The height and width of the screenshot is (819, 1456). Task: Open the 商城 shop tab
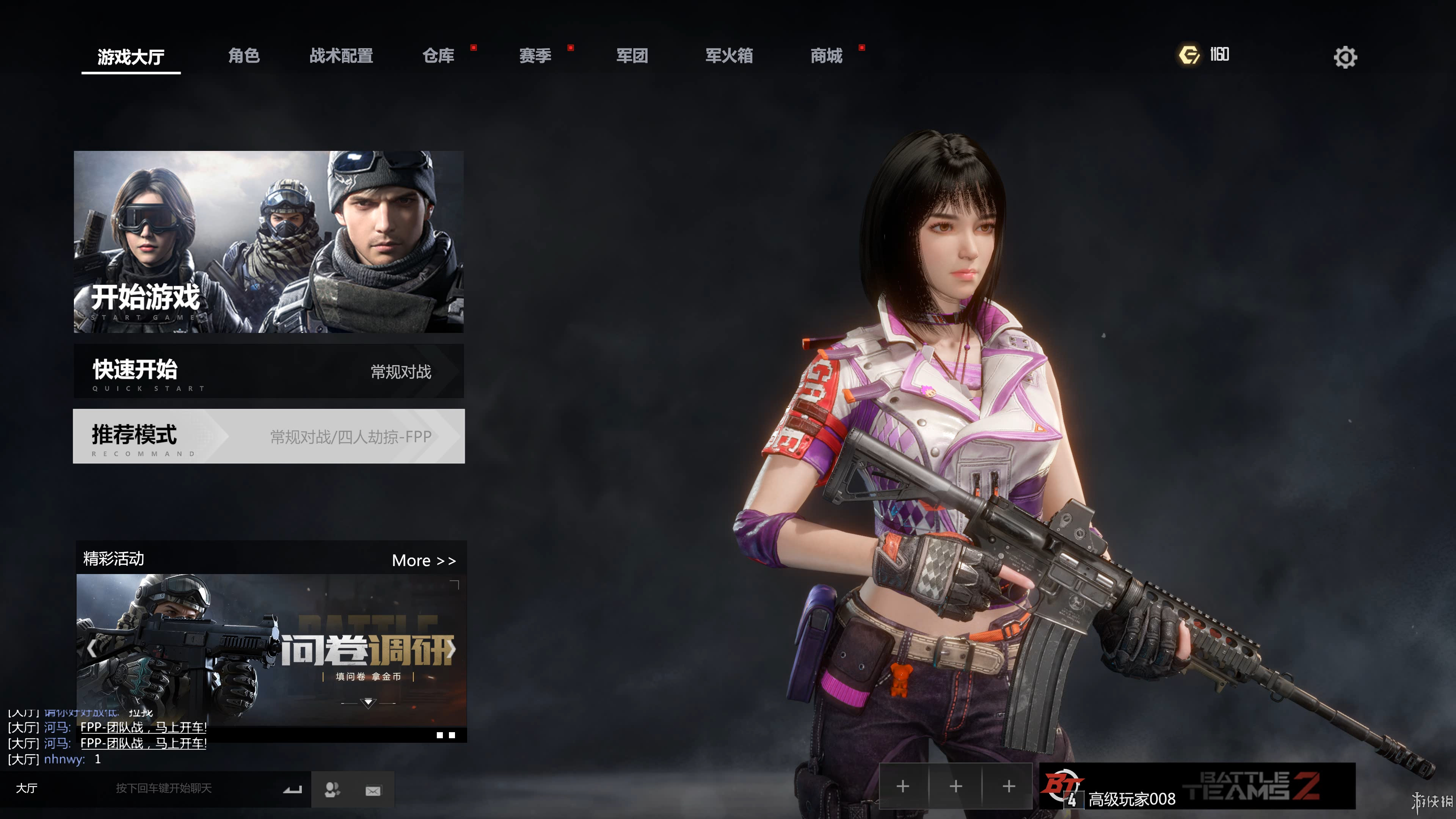coord(826,55)
